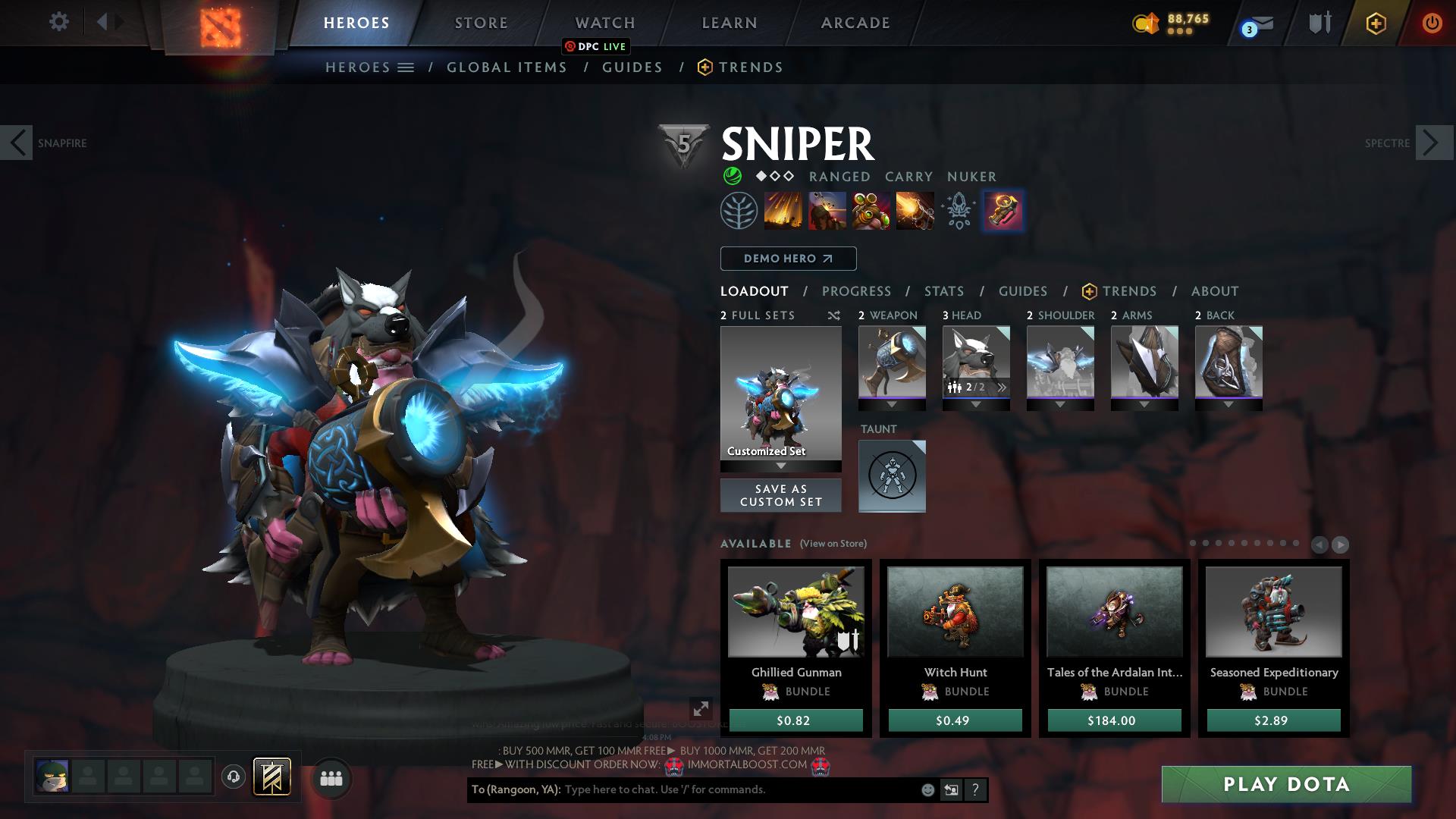1456x819 pixels.
Task: Select the Aghanim's Shard icon
Action: pos(957,210)
